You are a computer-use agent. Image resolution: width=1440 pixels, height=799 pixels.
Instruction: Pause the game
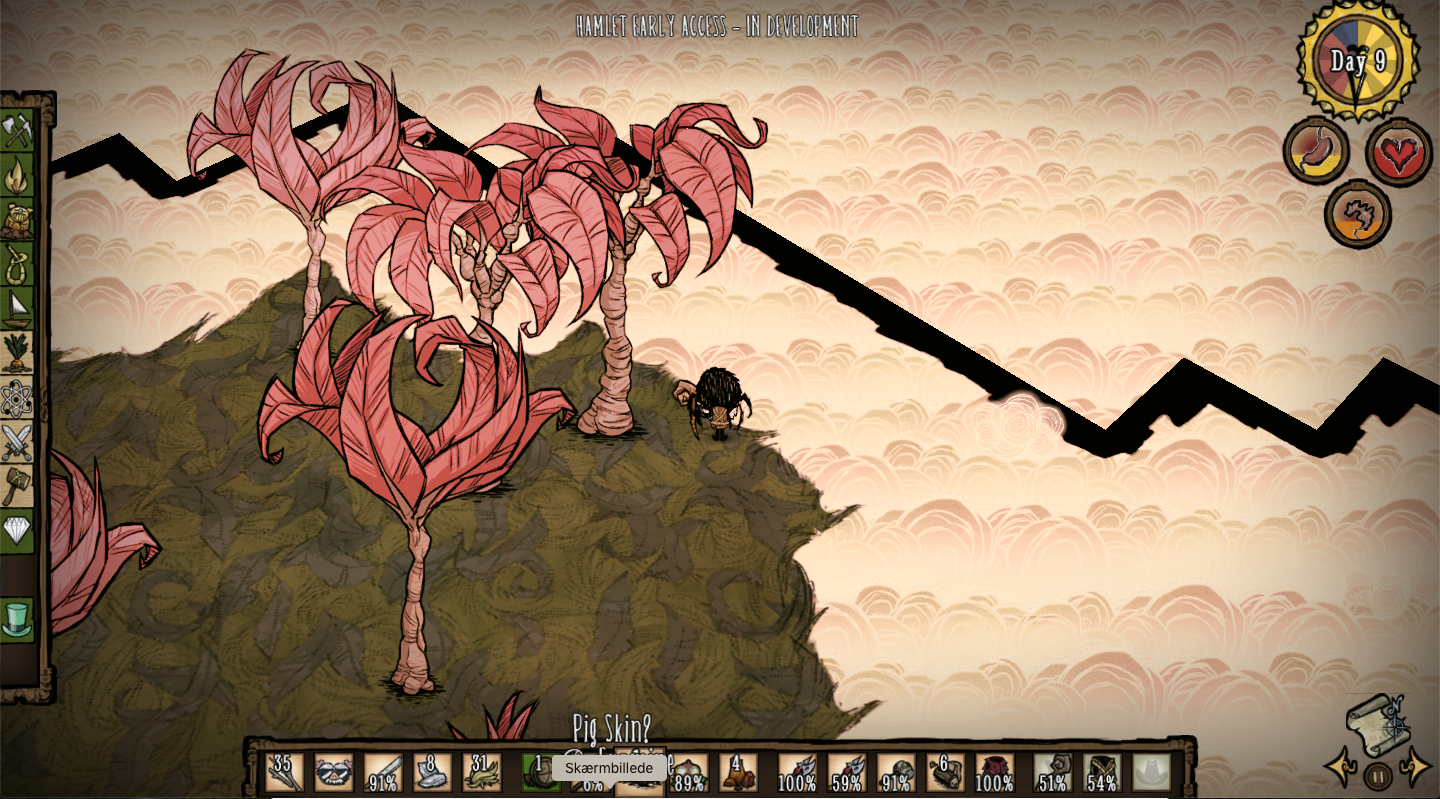(1378, 775)
